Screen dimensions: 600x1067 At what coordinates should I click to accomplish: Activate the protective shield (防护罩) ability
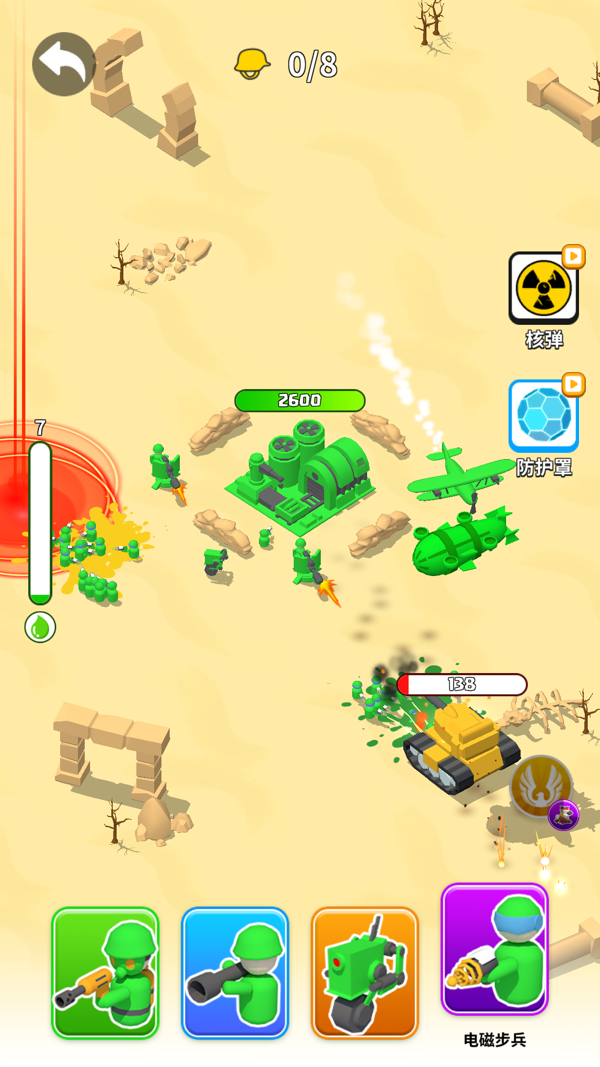(x=543, y=415)
